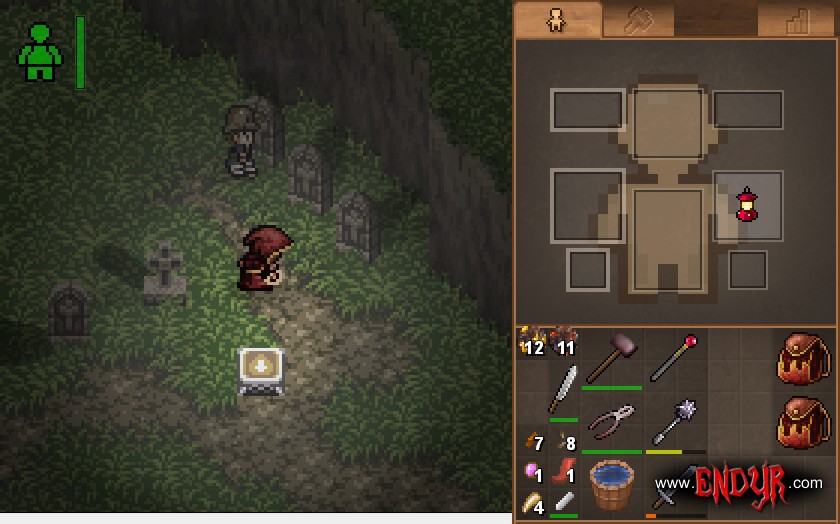Screen dimensions: 840x524
Task: Select the stack of 11 coal
Action: coord(564,341)
